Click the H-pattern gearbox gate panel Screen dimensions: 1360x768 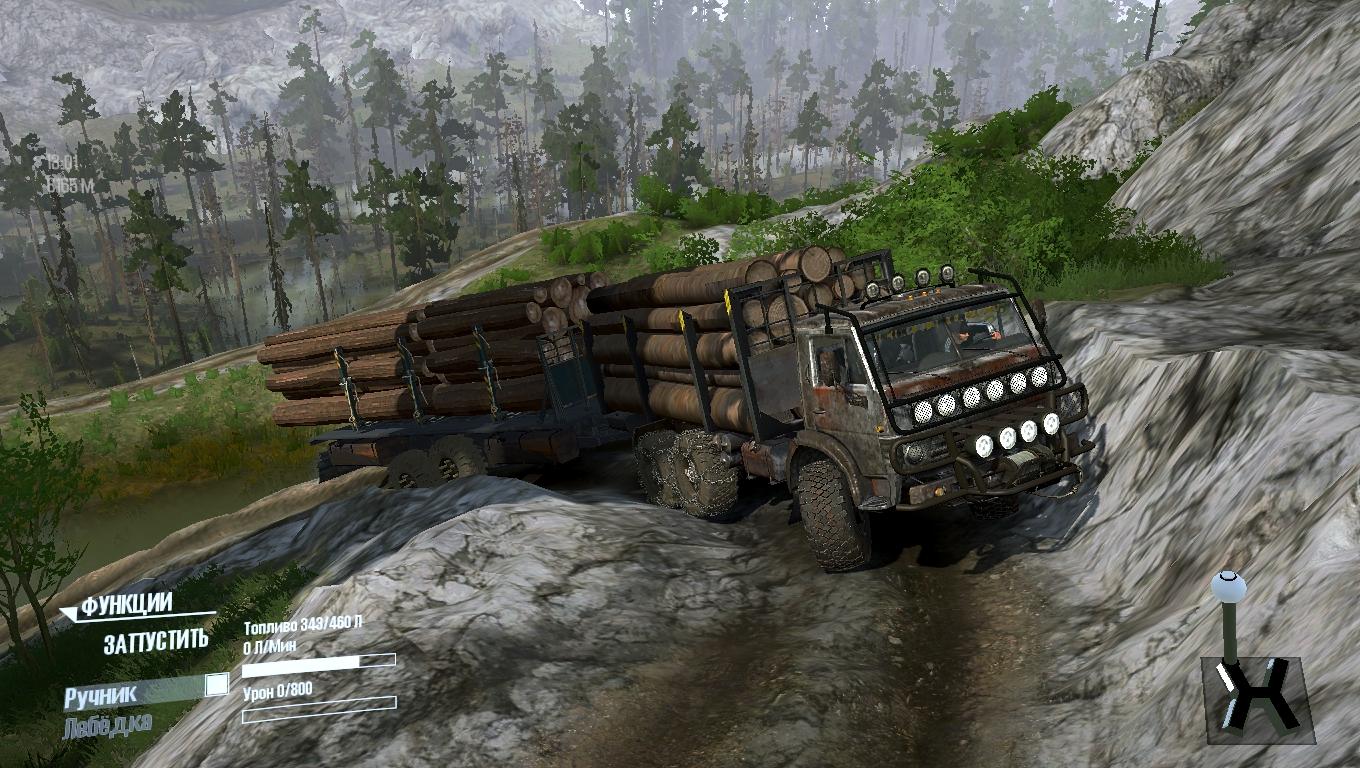point(1257,699)
